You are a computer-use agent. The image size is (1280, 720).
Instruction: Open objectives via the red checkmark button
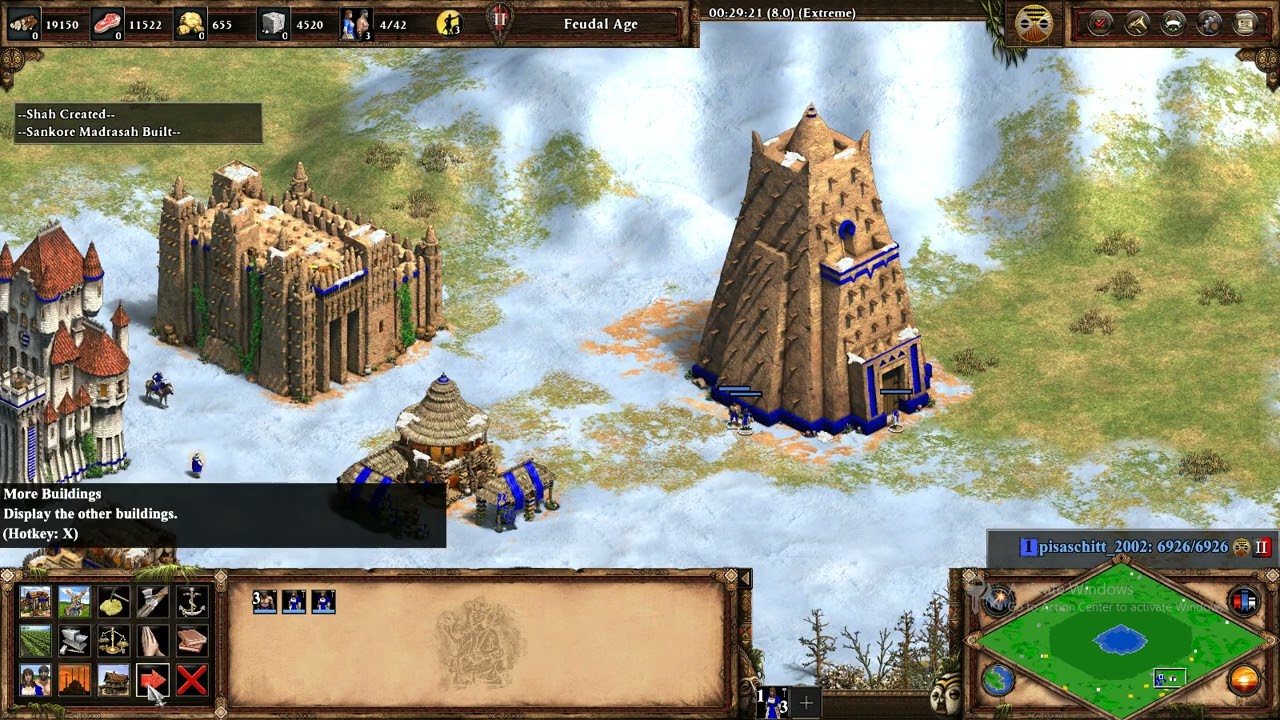click(x=1100, y=23)
